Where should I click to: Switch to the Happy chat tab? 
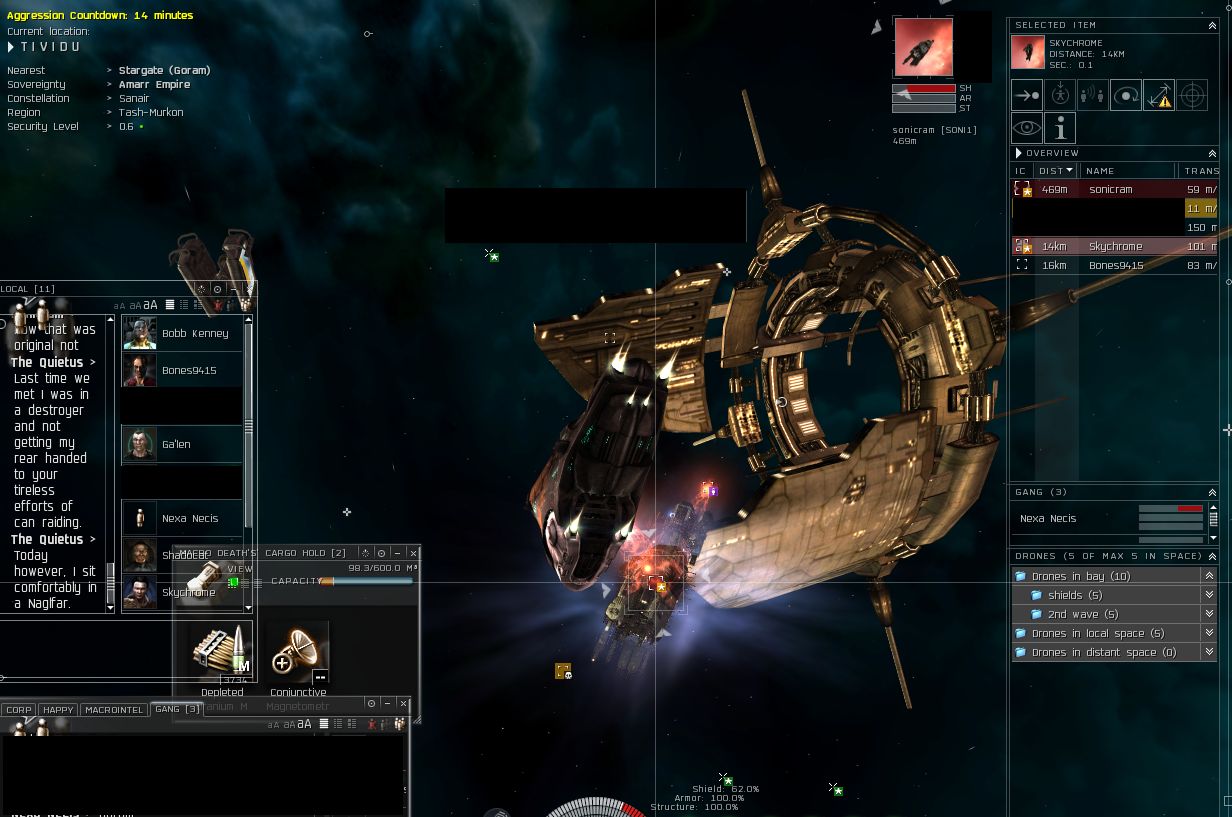(x=58, y=709)
